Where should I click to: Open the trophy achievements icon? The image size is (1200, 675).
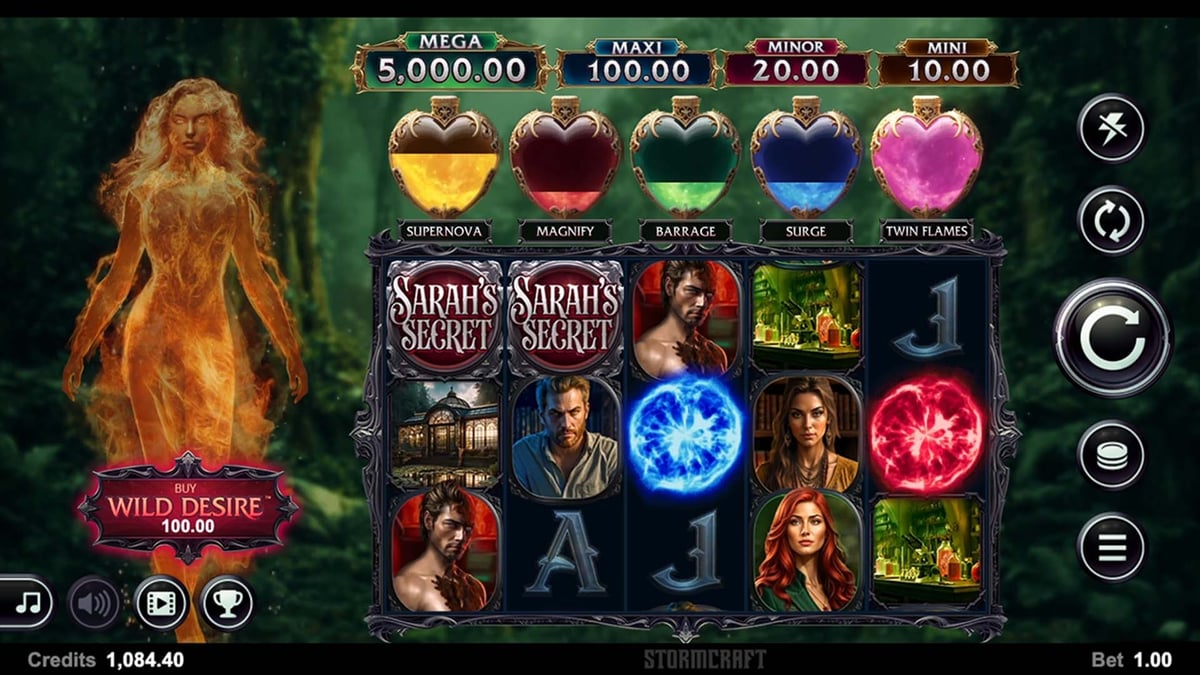point(227,603)
